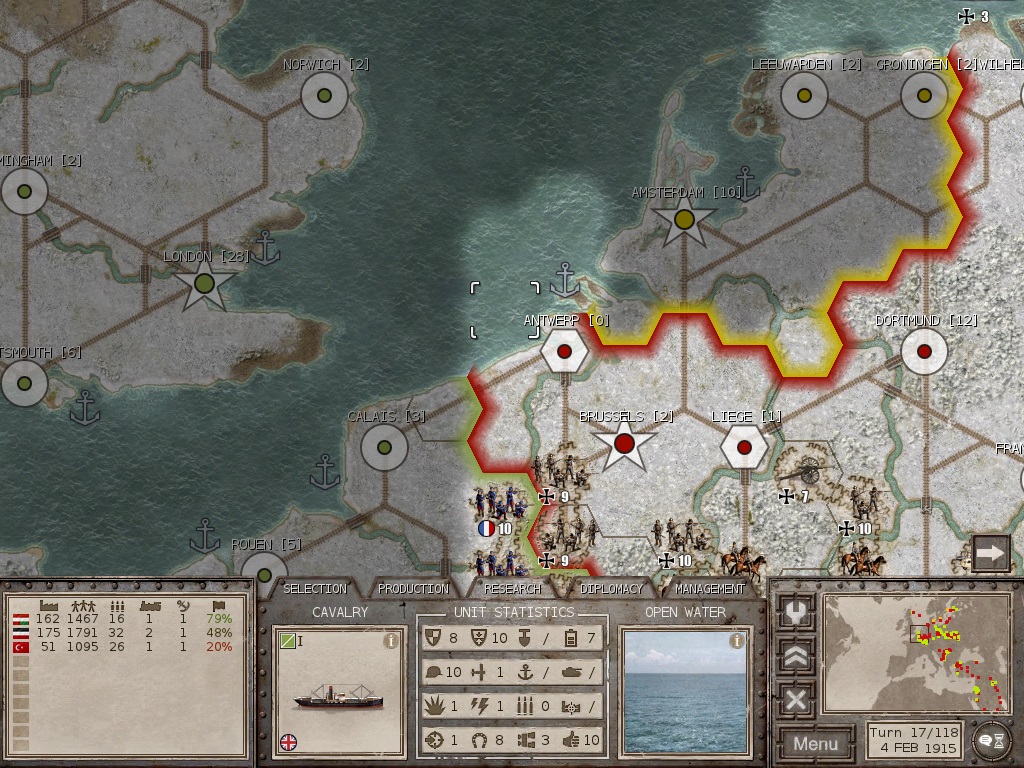The width and height of the screenshot is (1024, 768).
Task: Open the Menu button
Action: (816, 743)
